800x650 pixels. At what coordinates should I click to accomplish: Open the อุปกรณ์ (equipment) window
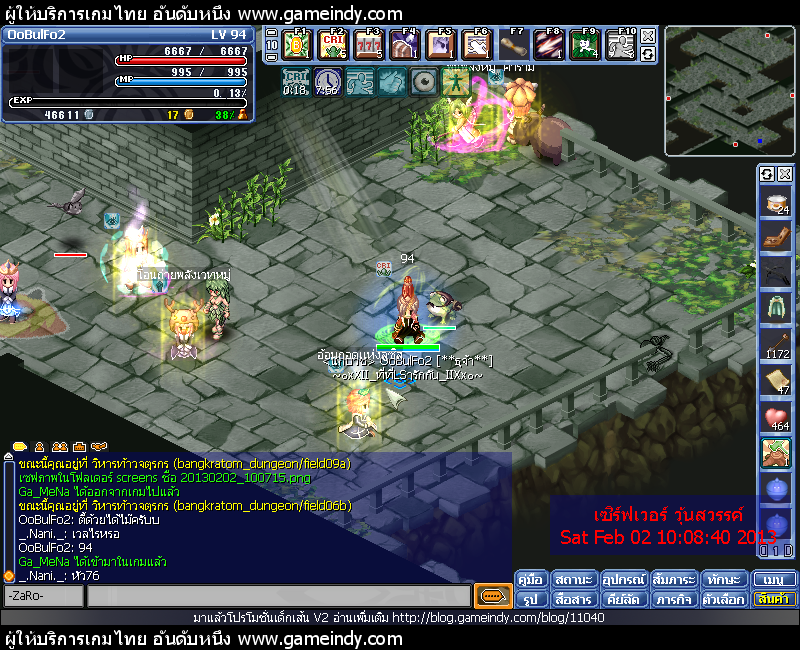623,579
